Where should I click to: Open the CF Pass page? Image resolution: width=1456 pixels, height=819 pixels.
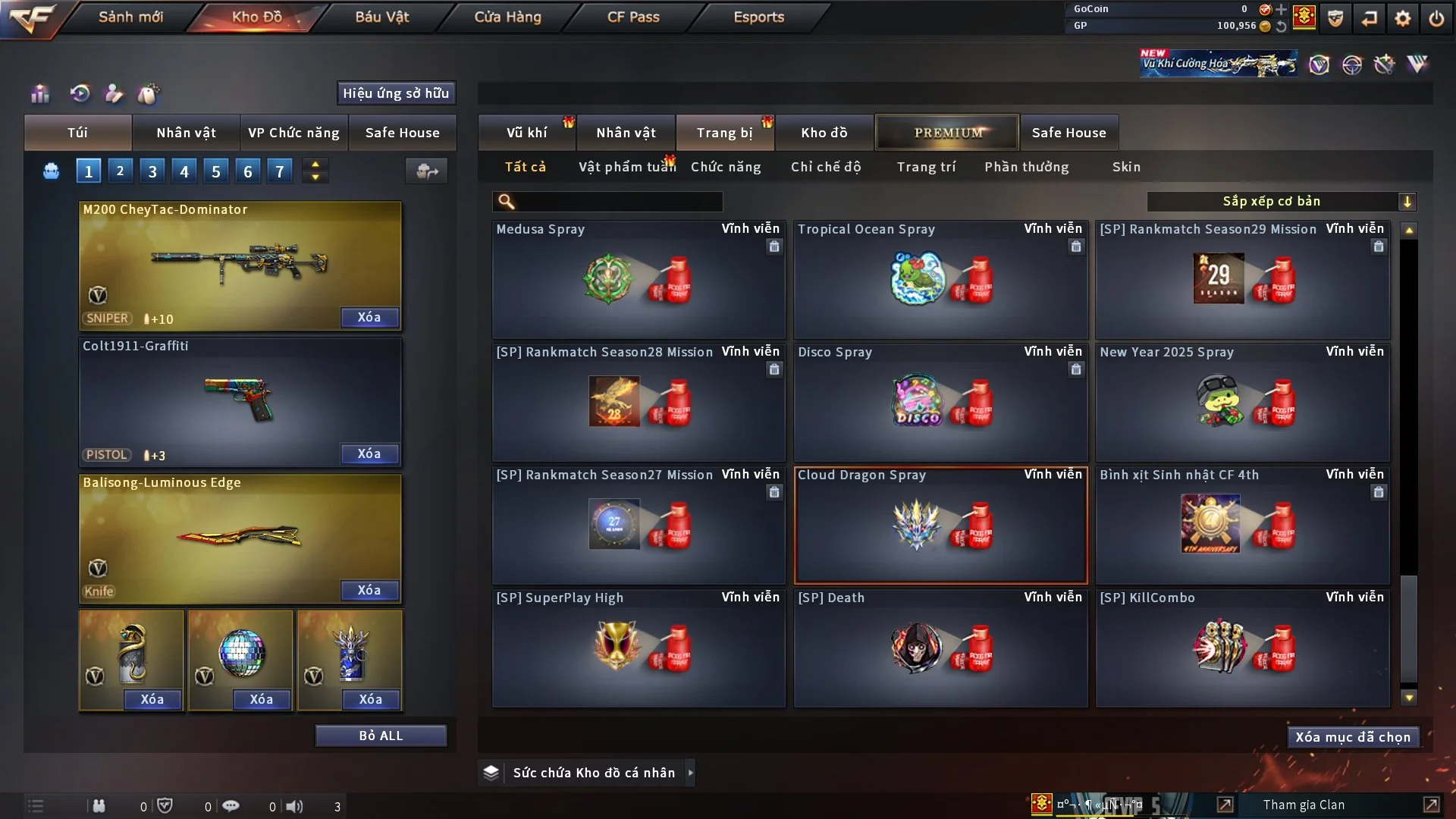(x=633, y=17)
